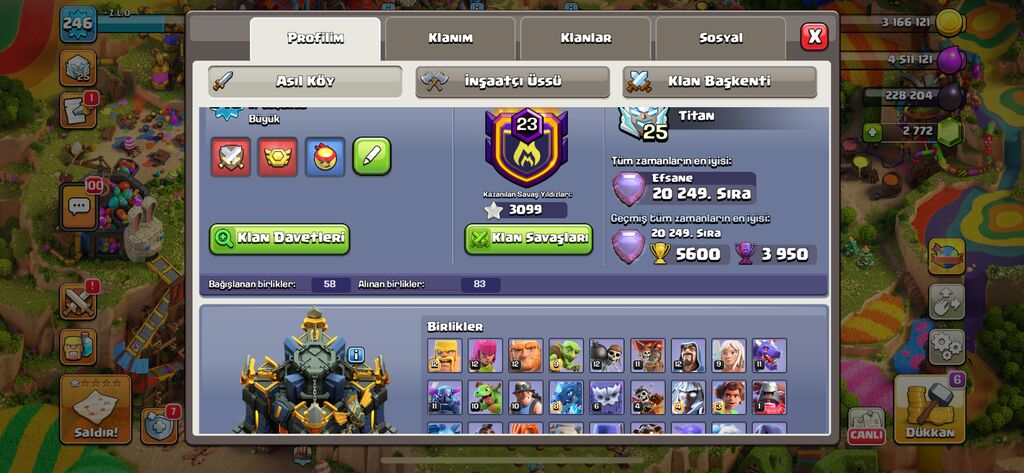Viewport: 1024px width, 473px height.
Task: Select the Barbarian troop icon
Action: tap(444, 355)
